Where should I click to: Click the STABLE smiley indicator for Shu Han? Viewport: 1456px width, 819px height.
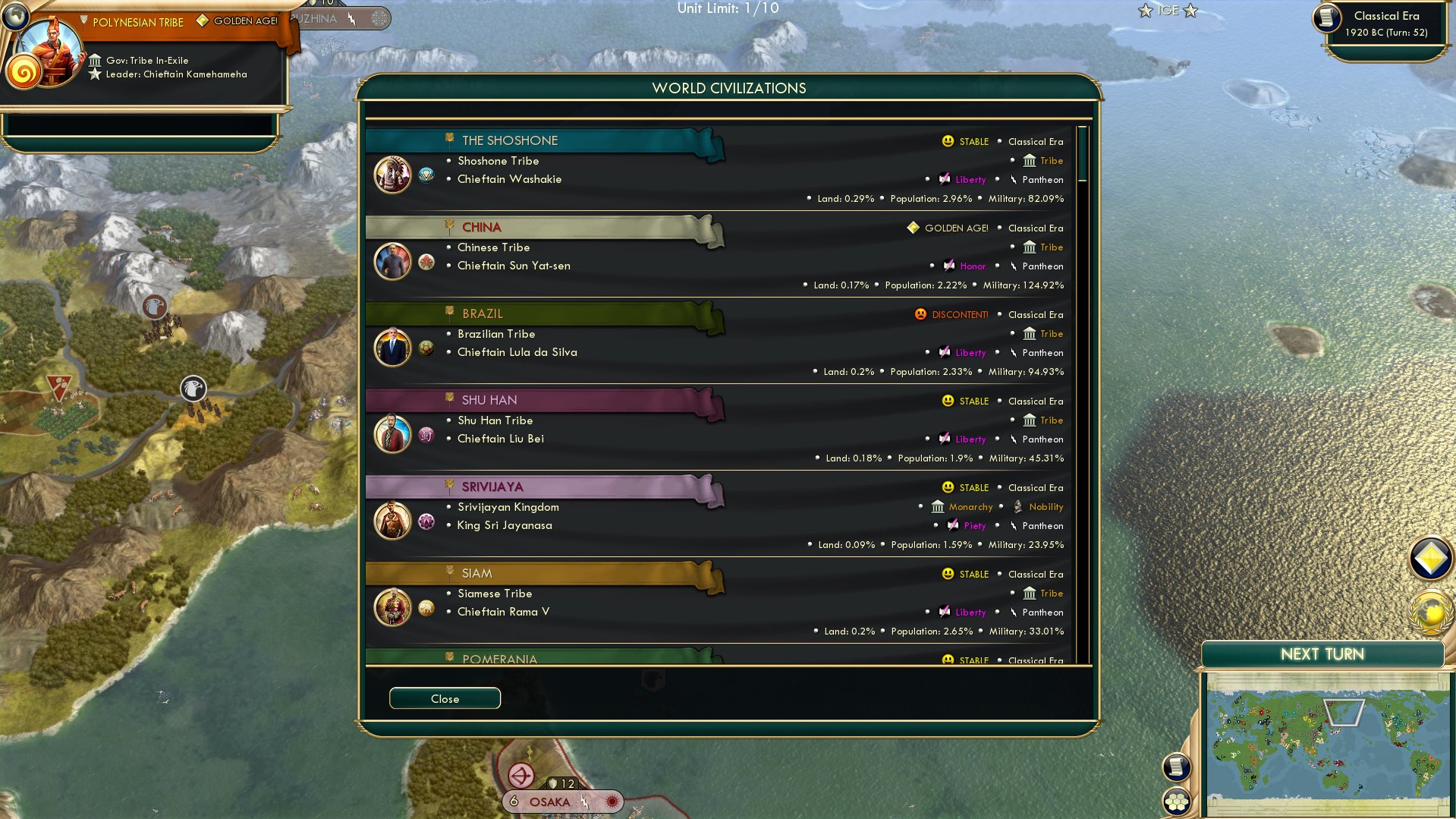point(946,401)
